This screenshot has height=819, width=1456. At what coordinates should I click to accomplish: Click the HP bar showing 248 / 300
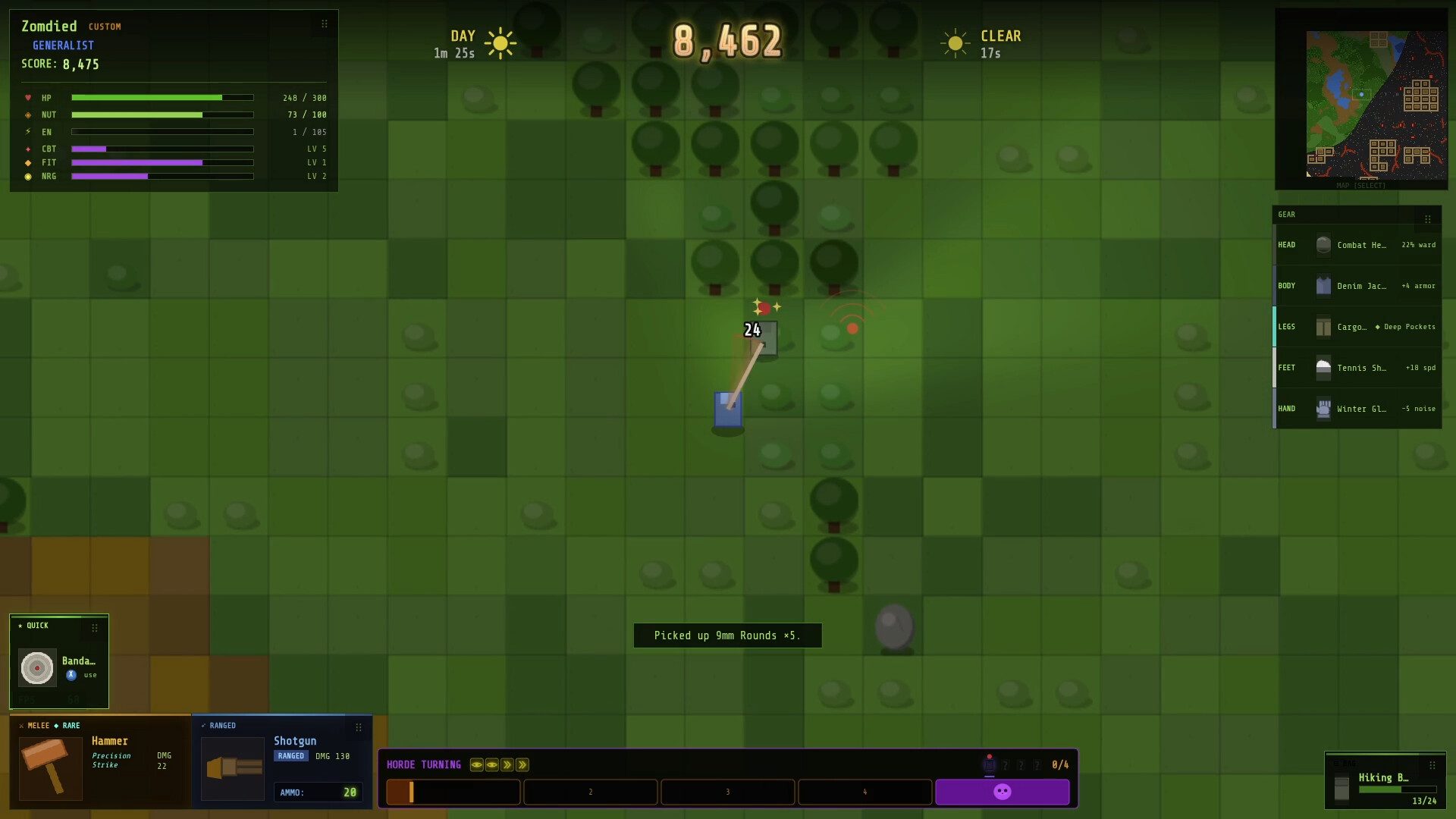[162, 98]
